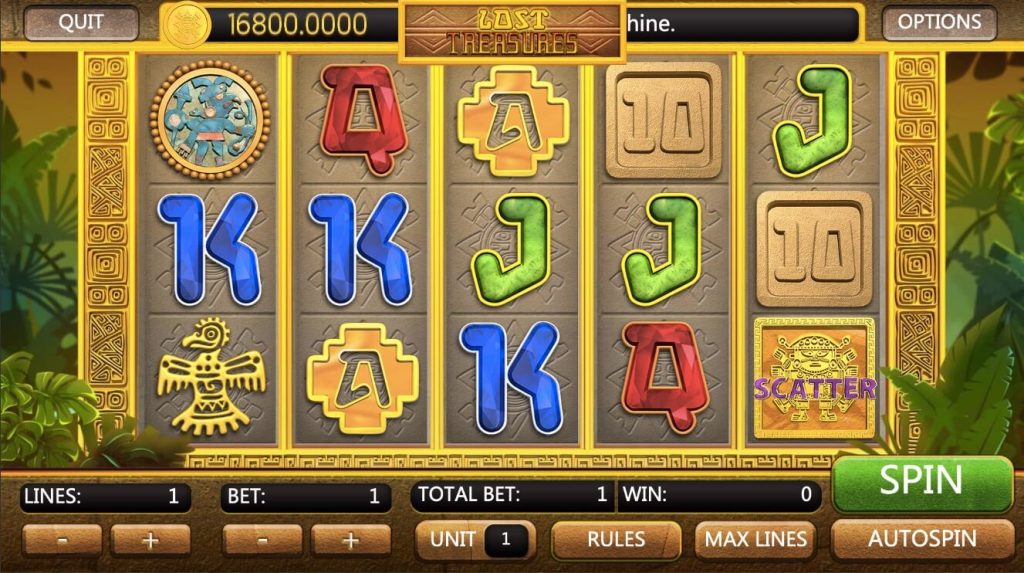Open the Options menu
This screenshot has width=1024, height=573.
pos(939,23)
